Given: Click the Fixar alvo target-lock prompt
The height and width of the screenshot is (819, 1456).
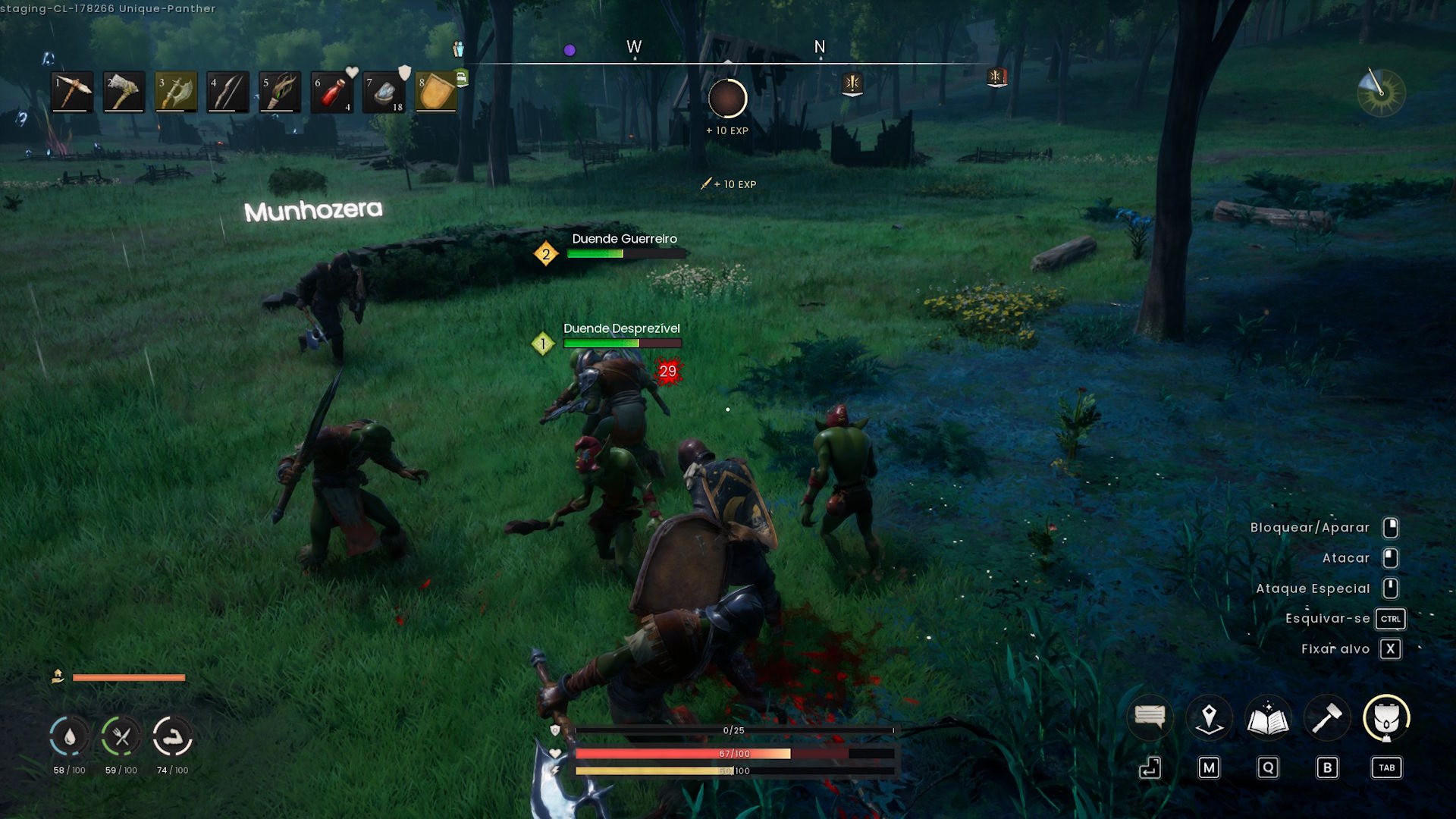Looking at the screenshot, I should pyautogui.click(x=1335, y=648).
